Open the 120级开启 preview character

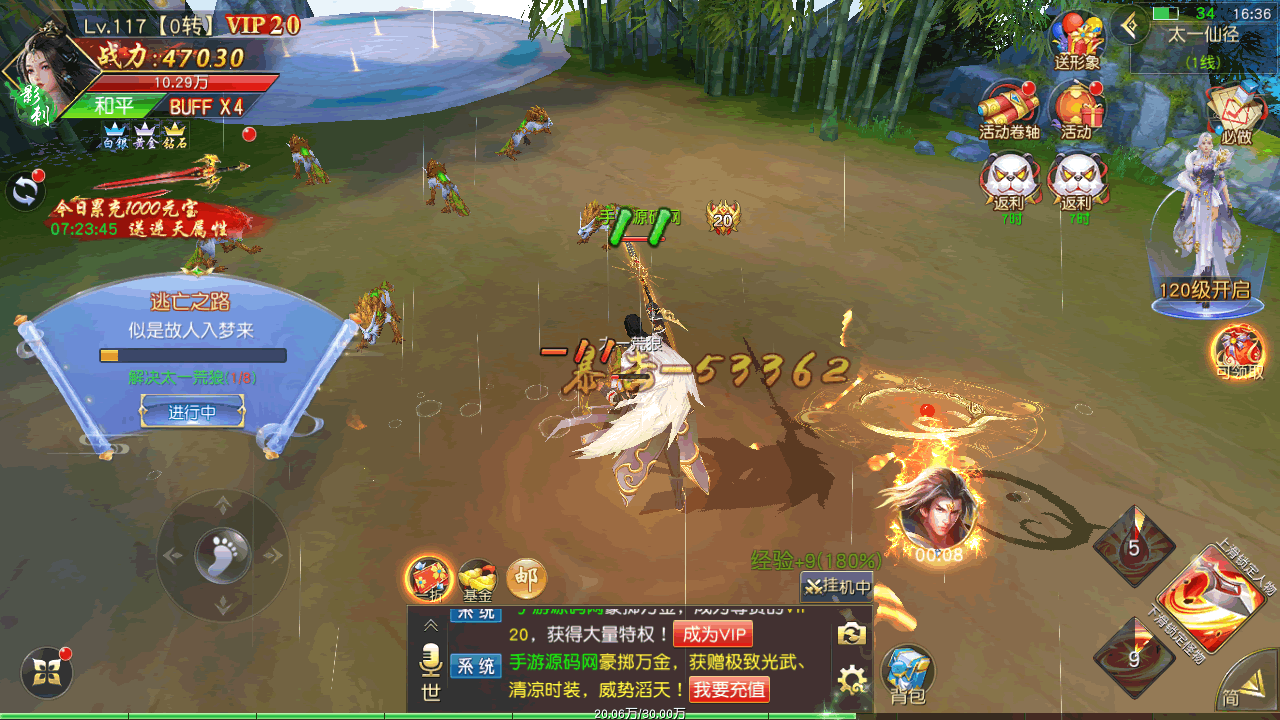(x=1204, y=230)
